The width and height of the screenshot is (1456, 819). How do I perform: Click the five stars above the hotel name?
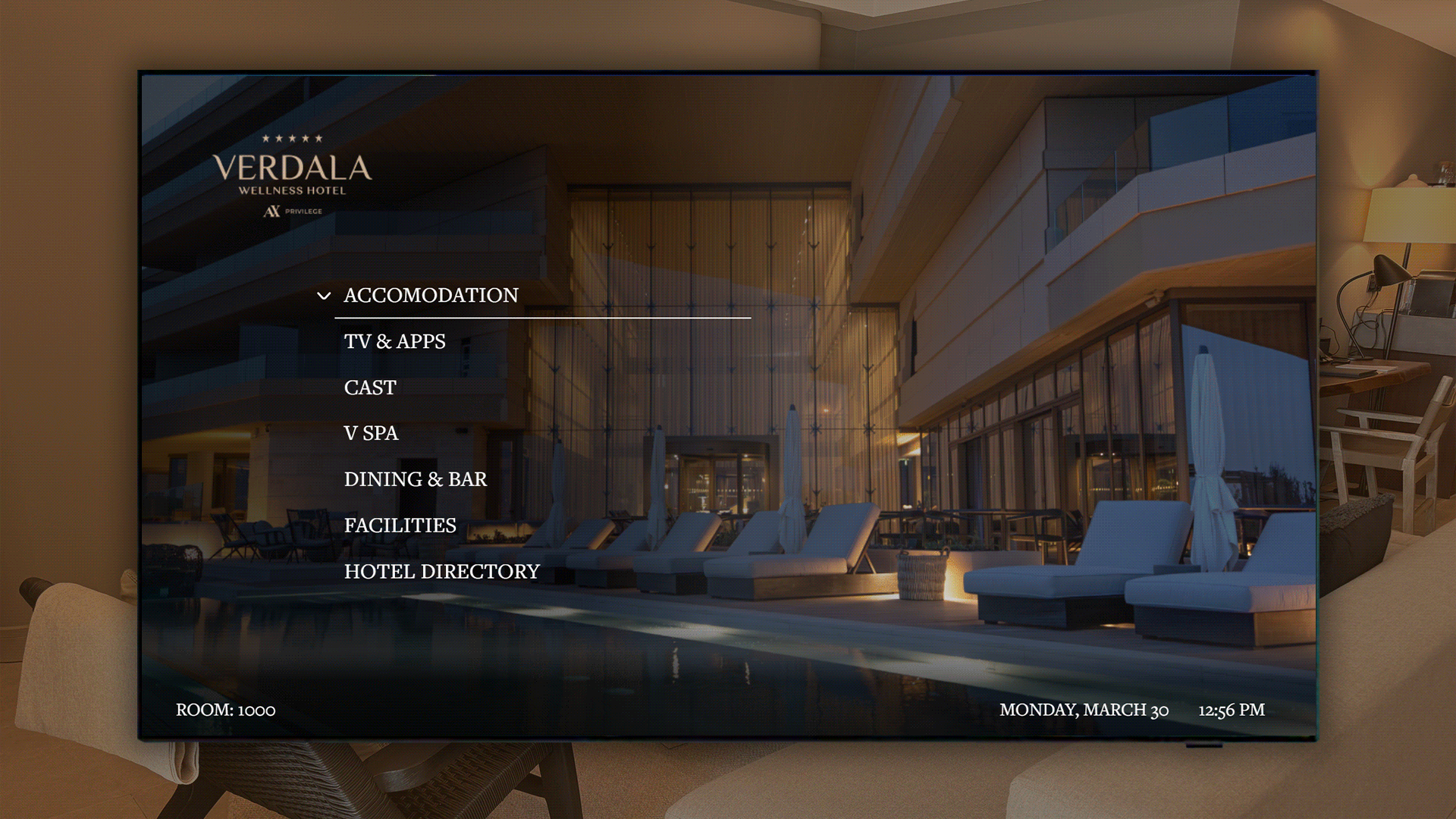point(292,138)
